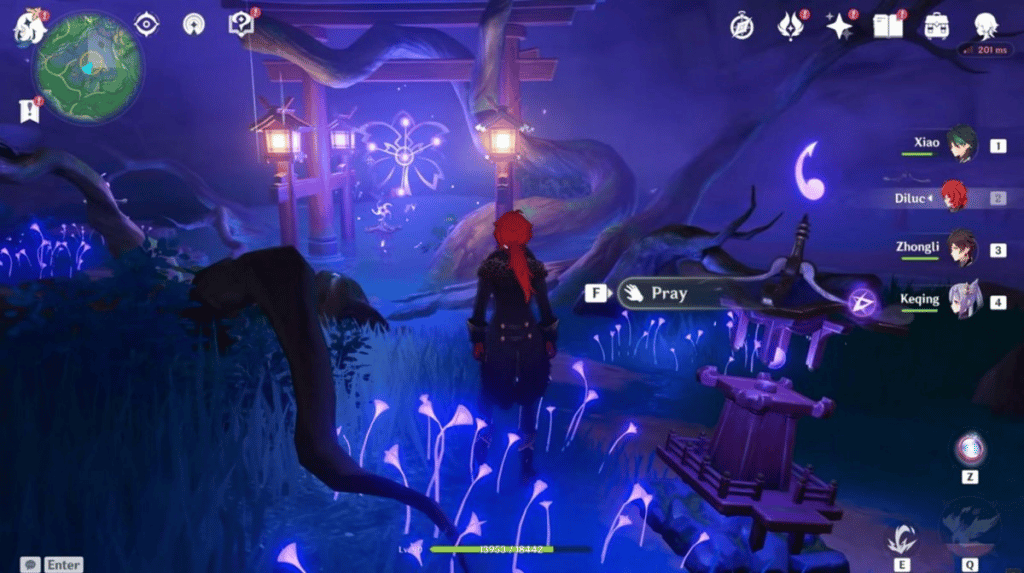Screen dimensions: 1024x573
Task: Open the Adventurer Handbook book icon
Action: (x=887, y=26)
